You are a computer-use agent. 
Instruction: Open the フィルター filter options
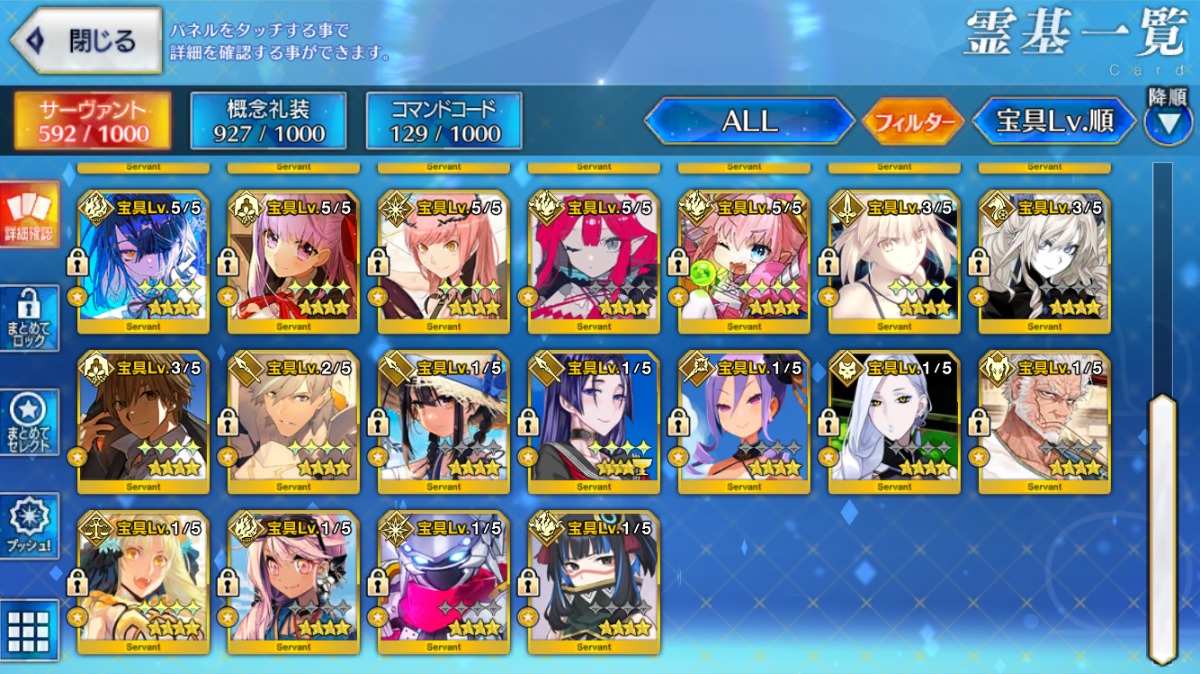click(912, 122)
